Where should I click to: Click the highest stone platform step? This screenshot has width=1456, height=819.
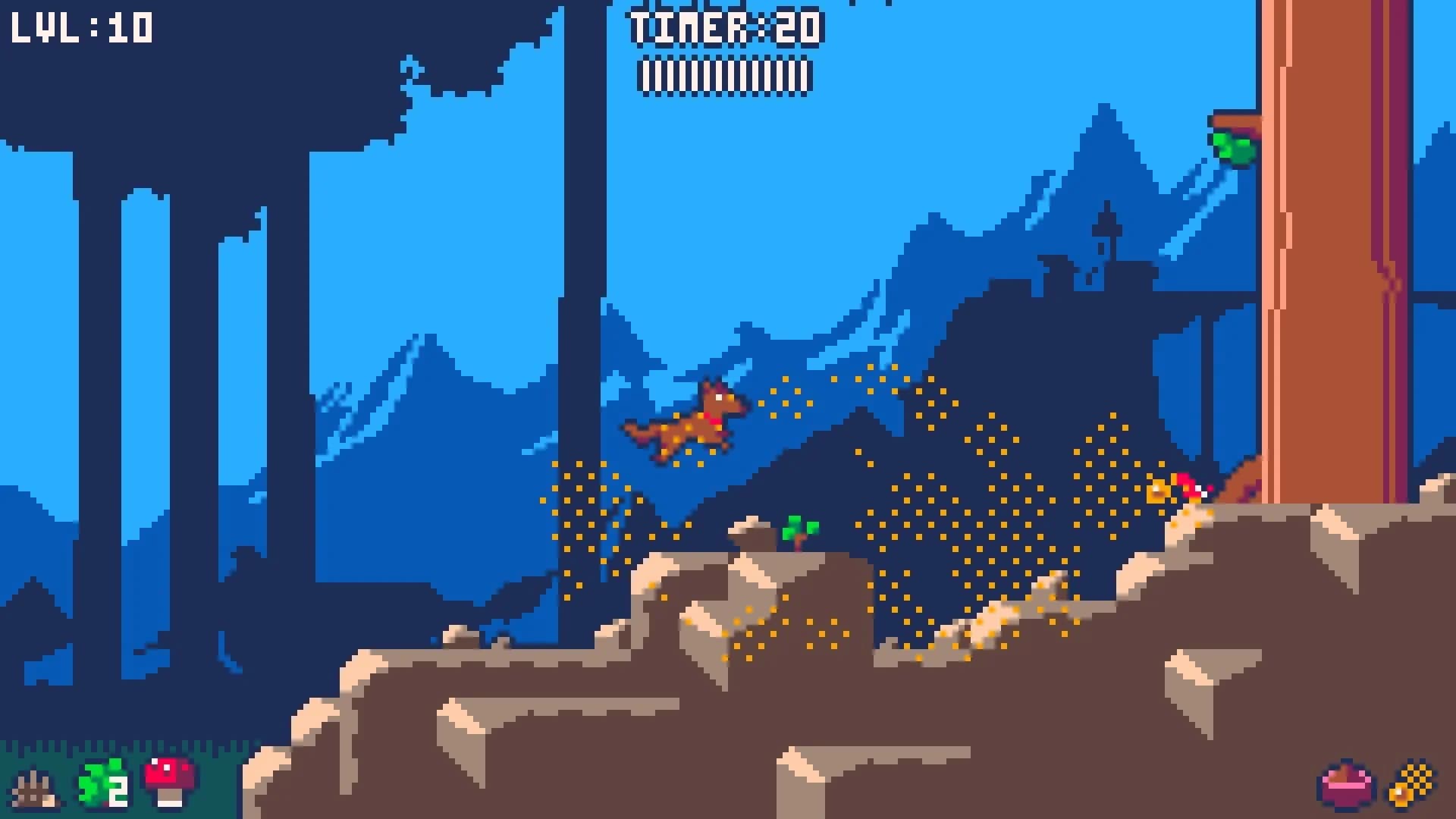click(x=751, y=531)
